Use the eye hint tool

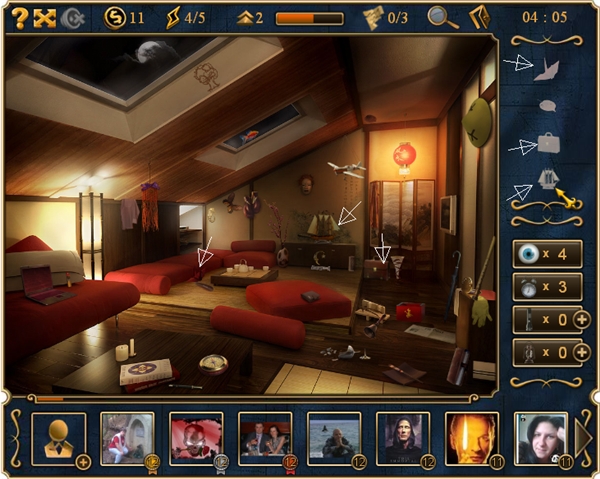[x=528, y=254]
